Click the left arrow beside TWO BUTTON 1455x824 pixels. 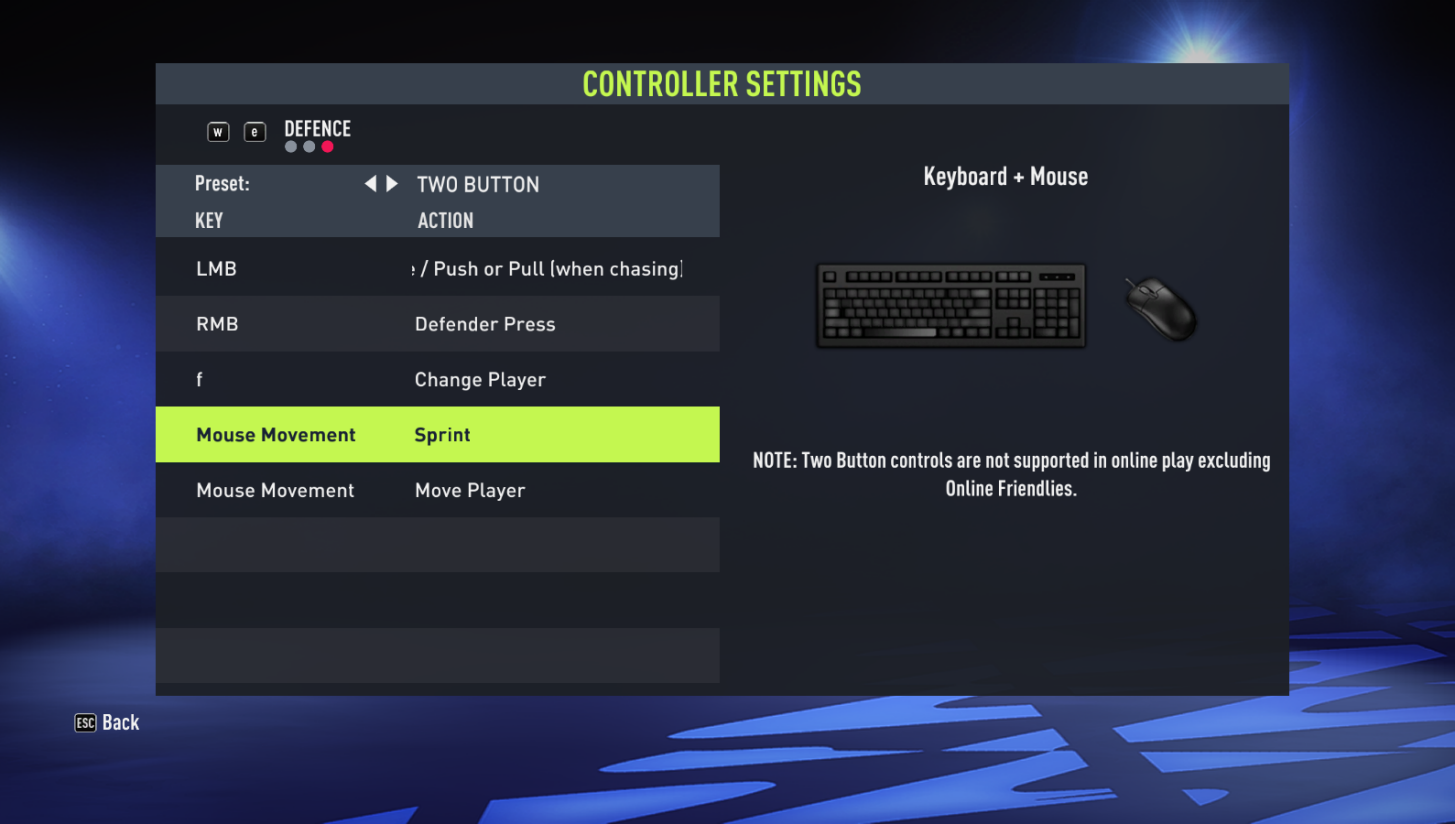click(370, 183)
